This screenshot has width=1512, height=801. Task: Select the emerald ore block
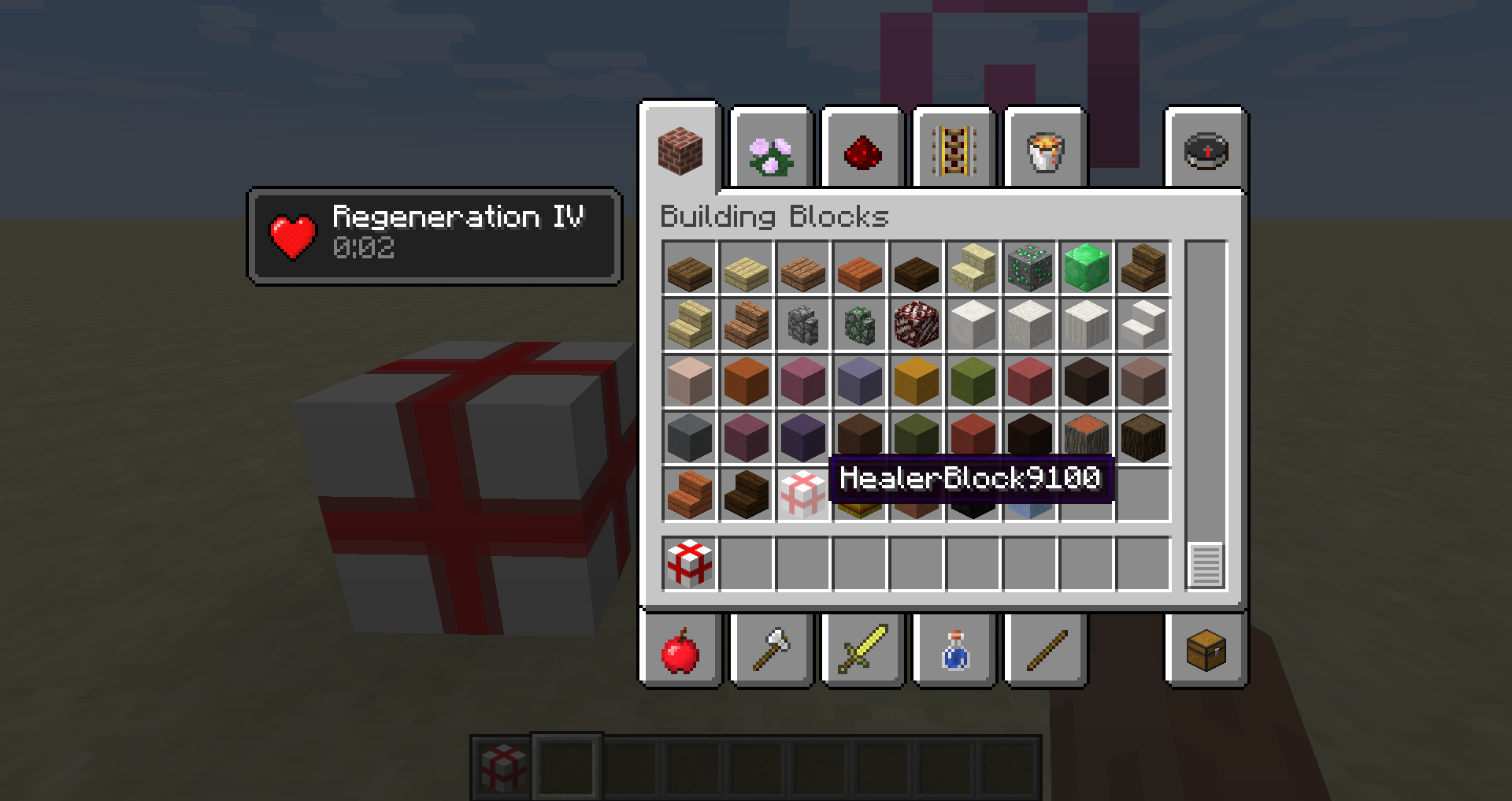tap(1029, 268)
